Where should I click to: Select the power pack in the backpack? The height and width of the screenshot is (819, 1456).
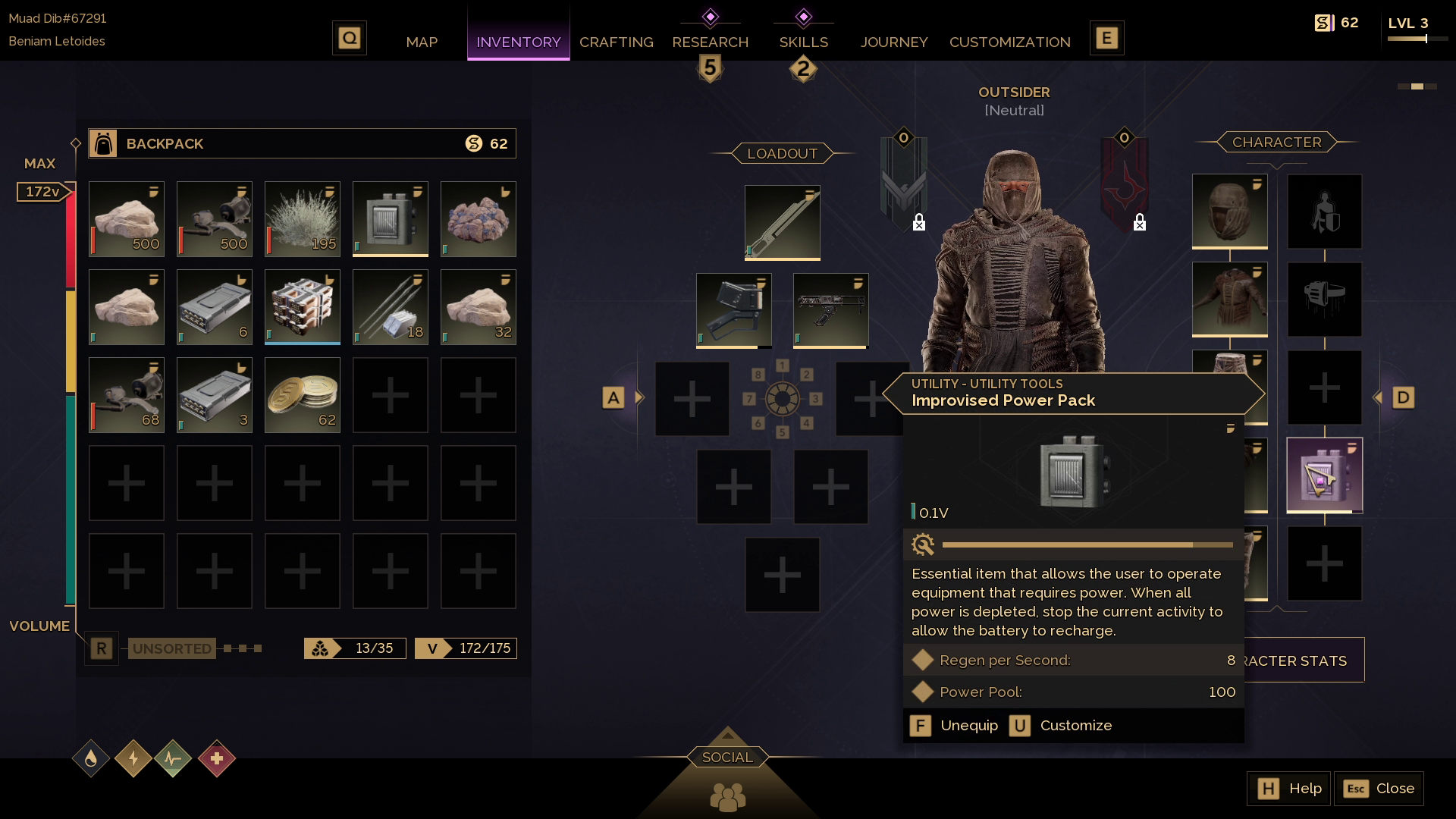pyautogui.click(x=391, y=219)
